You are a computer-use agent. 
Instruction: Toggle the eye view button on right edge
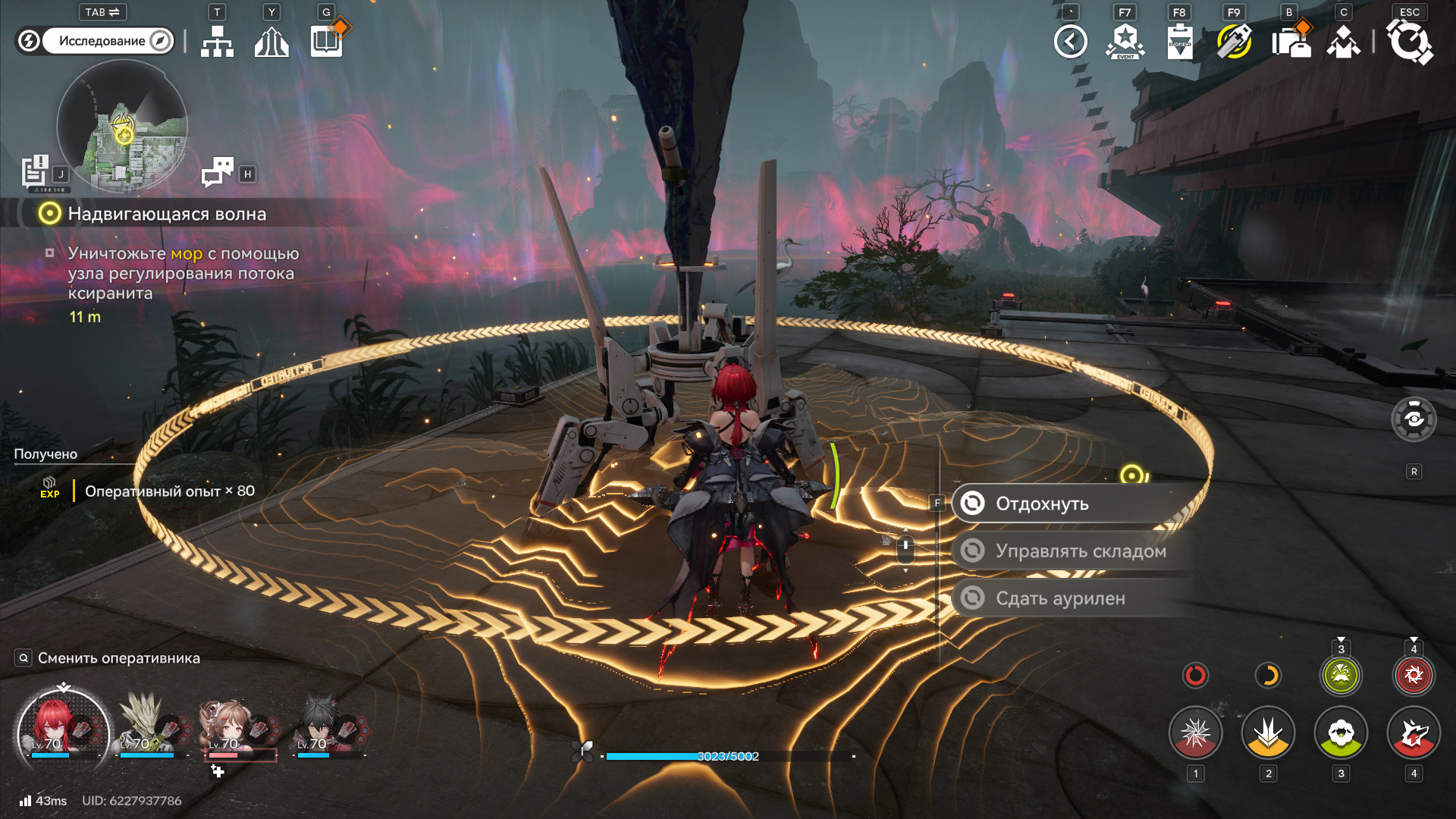click(x=1414, y=419)
